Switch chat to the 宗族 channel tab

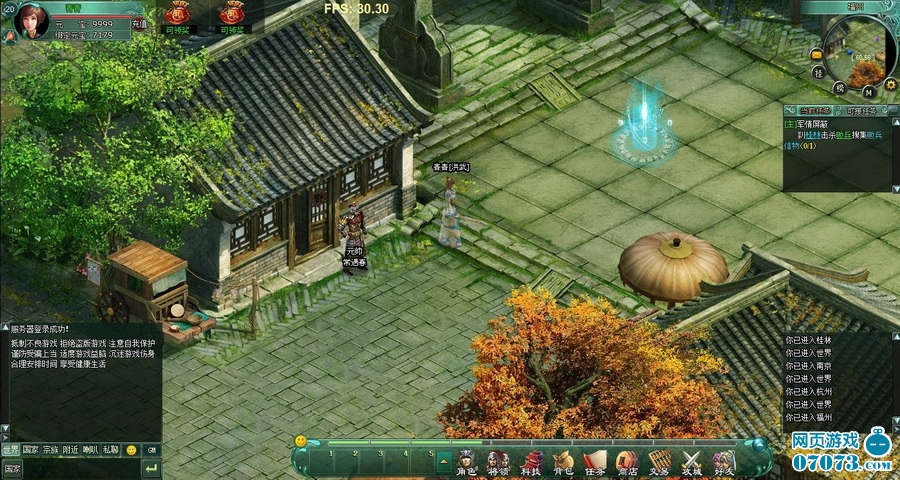coord(50,450)
